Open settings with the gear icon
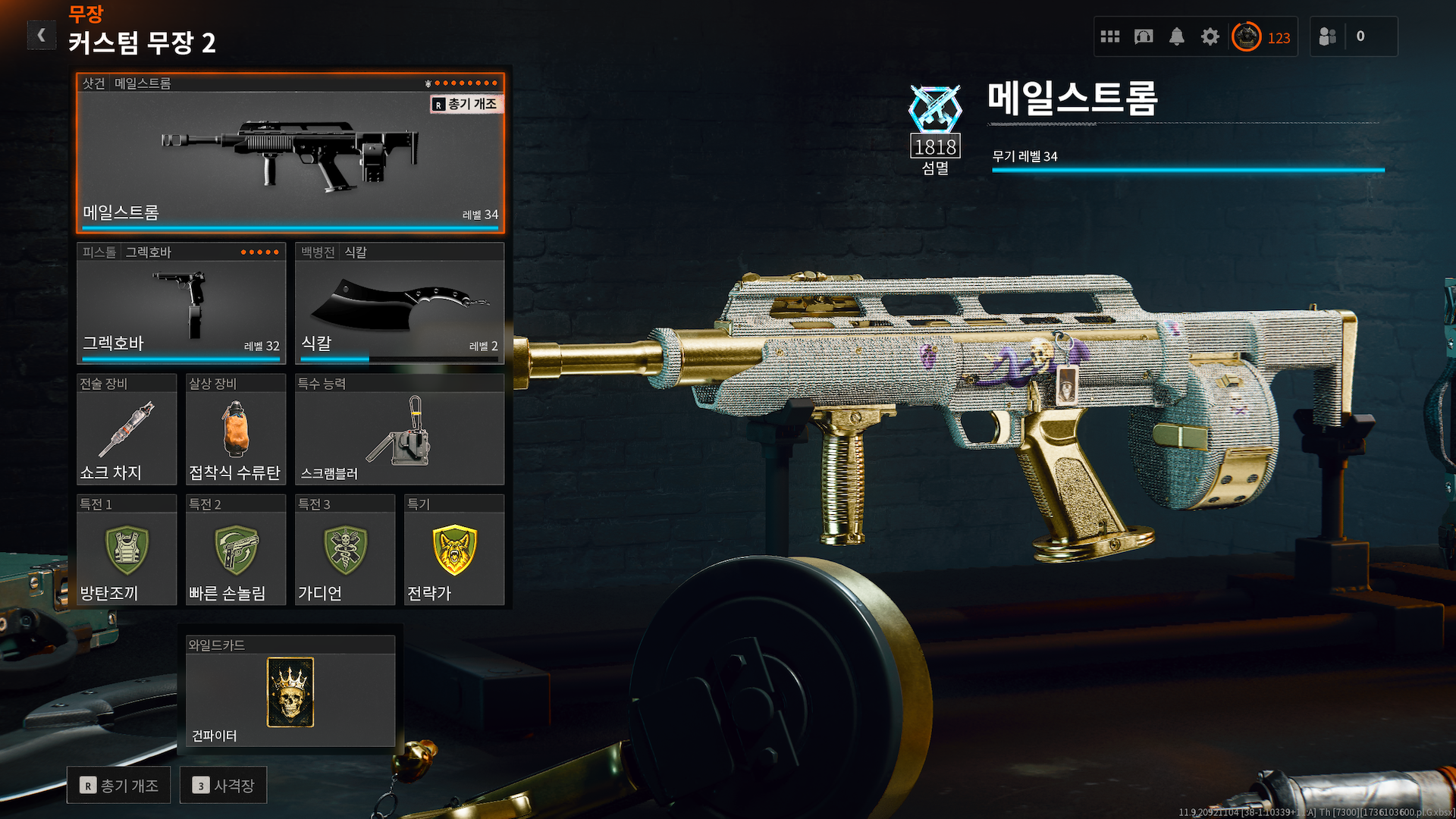 [1210, 36]
